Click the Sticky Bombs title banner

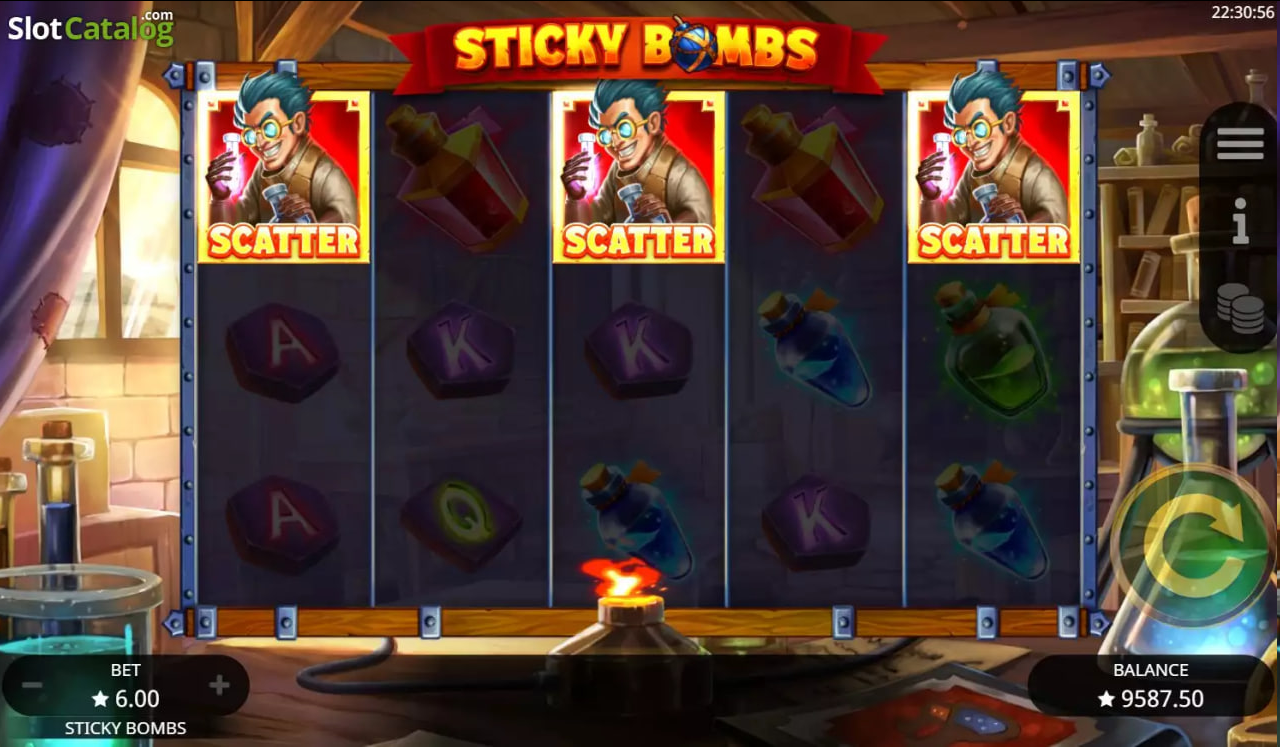tap(637, 45)
